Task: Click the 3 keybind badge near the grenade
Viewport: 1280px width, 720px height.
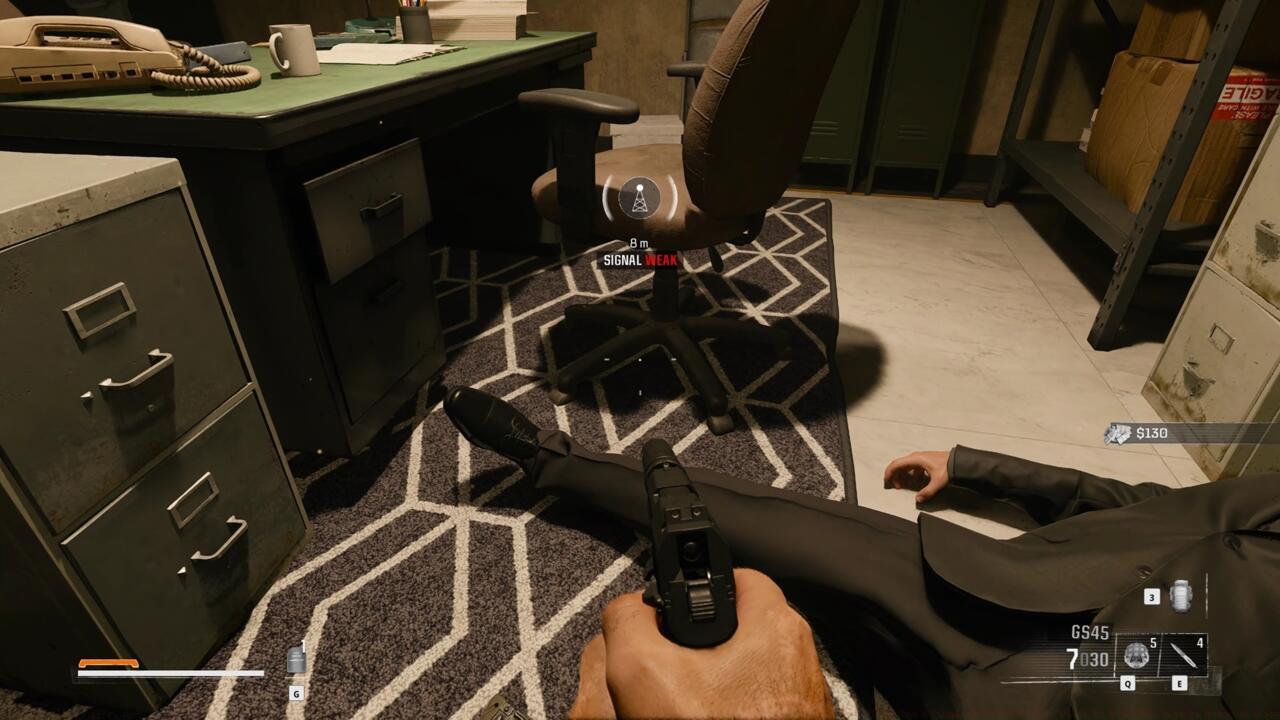Action: coord(1152,597)
